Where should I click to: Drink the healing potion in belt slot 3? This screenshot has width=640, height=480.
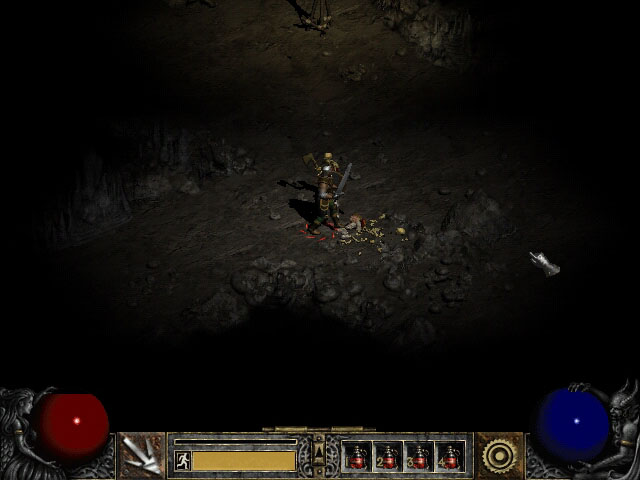click(419, 457)
